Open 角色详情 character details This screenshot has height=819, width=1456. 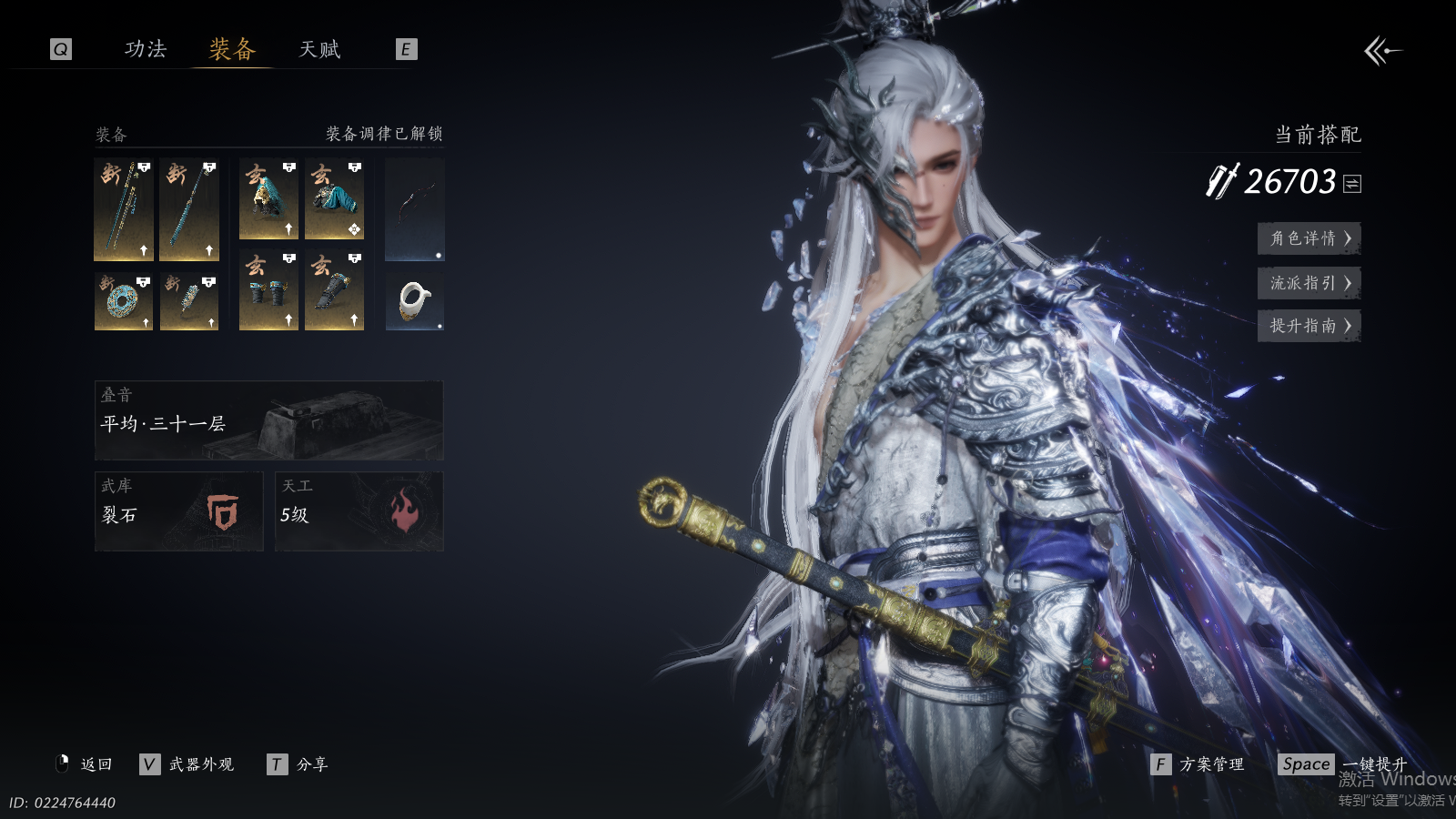[1309, 238]
